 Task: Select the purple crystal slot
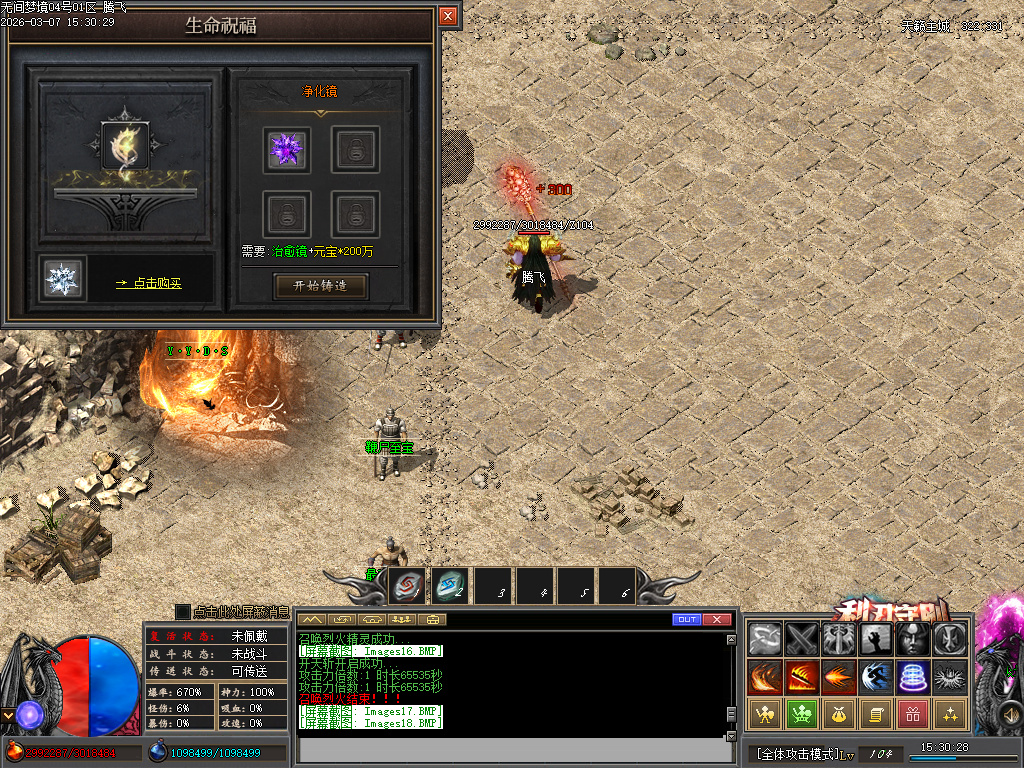coord(287,150)
